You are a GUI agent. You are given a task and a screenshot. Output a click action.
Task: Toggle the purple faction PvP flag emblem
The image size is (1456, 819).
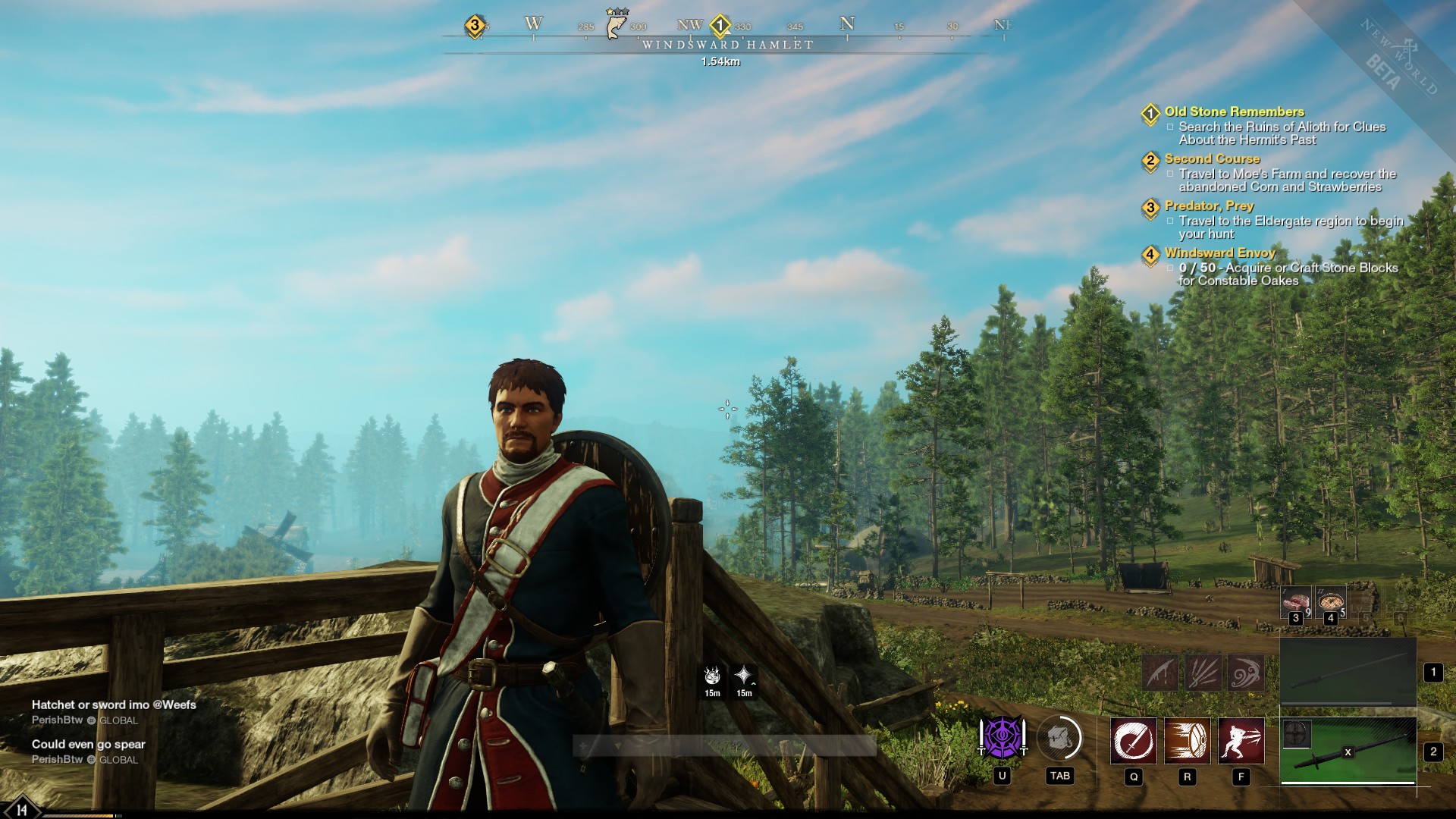[x=1003, y=737]
